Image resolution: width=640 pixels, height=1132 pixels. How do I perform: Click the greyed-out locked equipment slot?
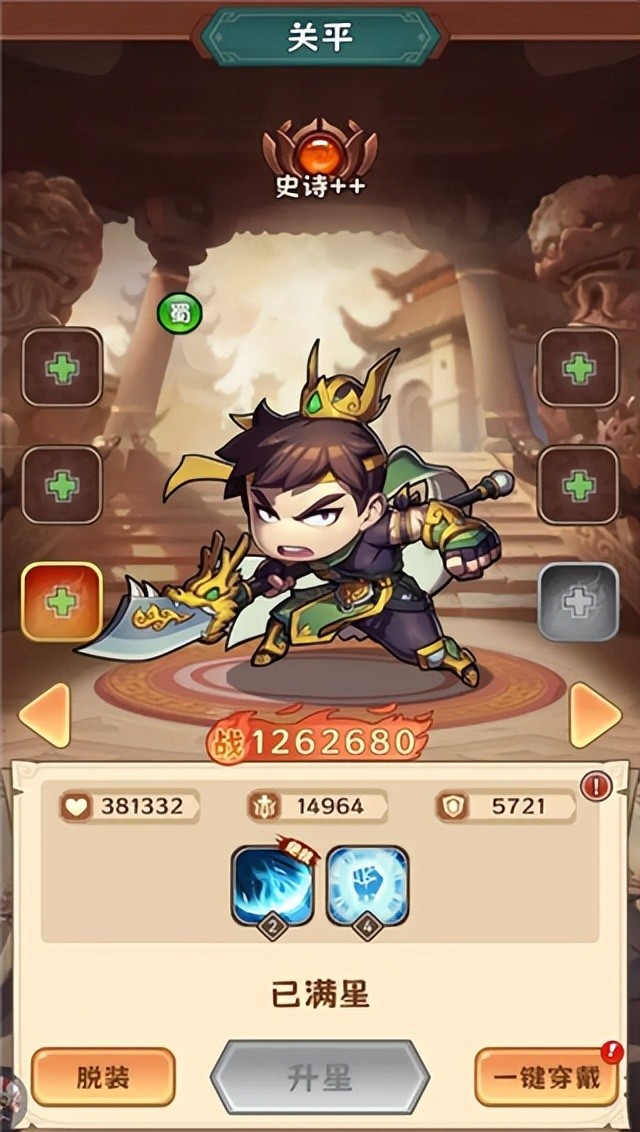pyautogui.click(x=578, y=601)
